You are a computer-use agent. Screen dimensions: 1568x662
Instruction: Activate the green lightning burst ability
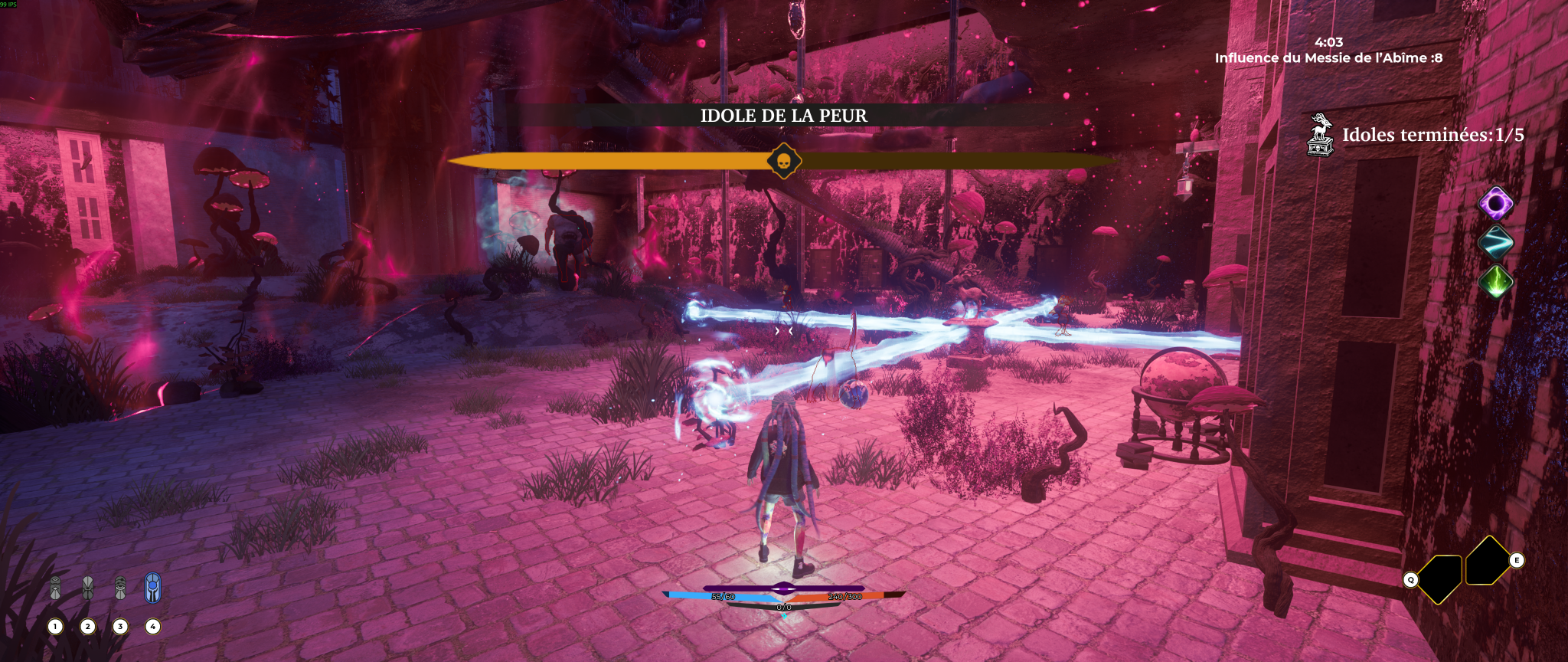click(x=1495, y=281)
